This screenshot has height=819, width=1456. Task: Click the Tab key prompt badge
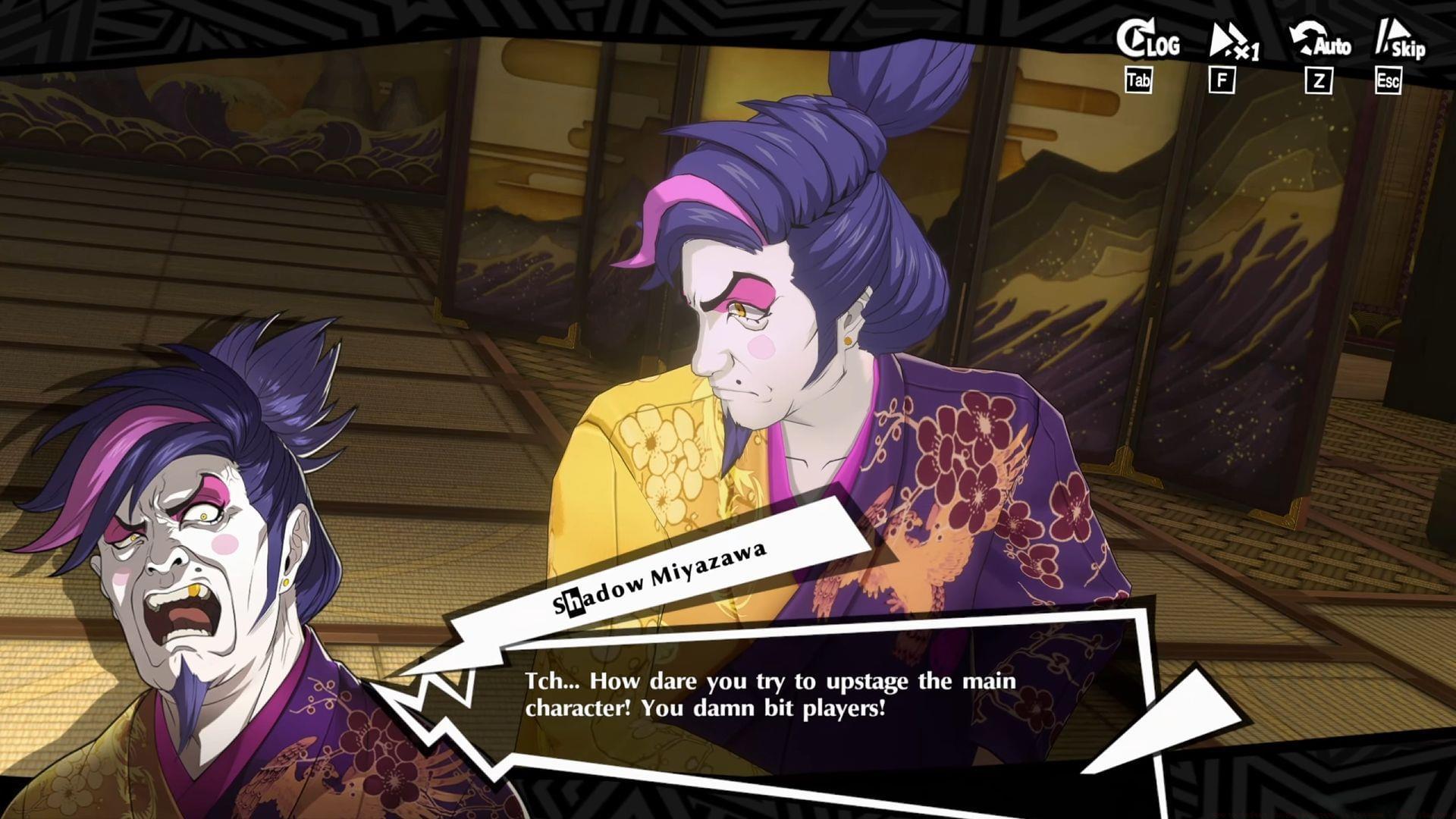(x=1140, y=80)
